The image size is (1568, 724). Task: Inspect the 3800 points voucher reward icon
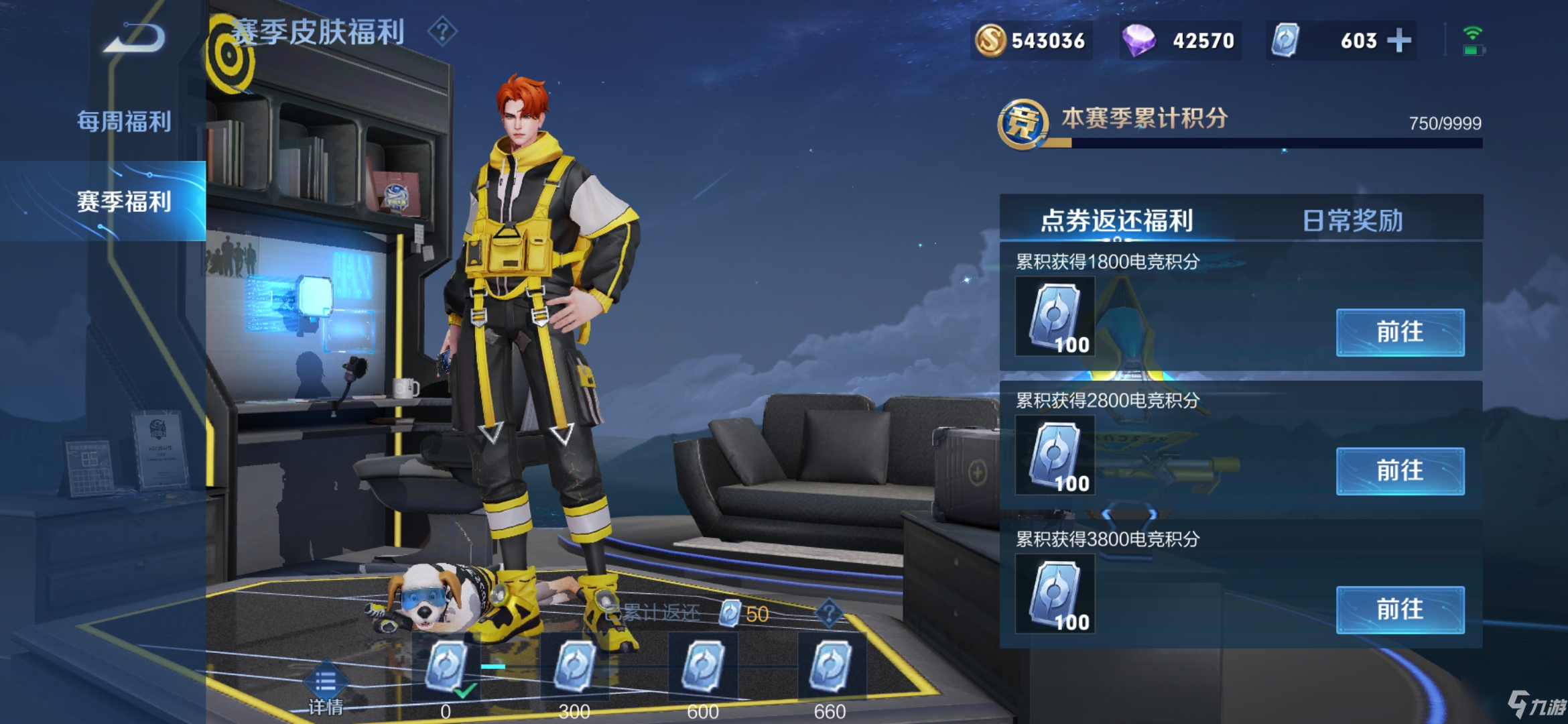pyautogui.click(x=1055, y=594)
